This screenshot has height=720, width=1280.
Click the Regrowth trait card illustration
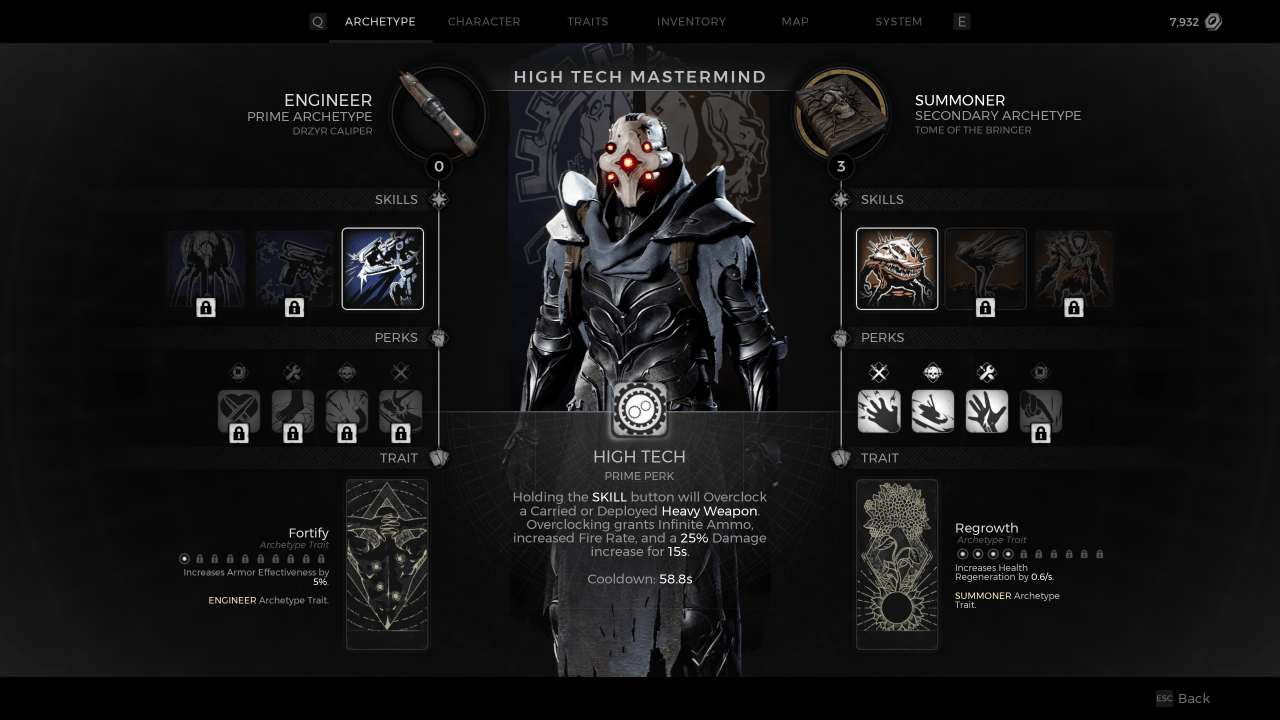896,563
